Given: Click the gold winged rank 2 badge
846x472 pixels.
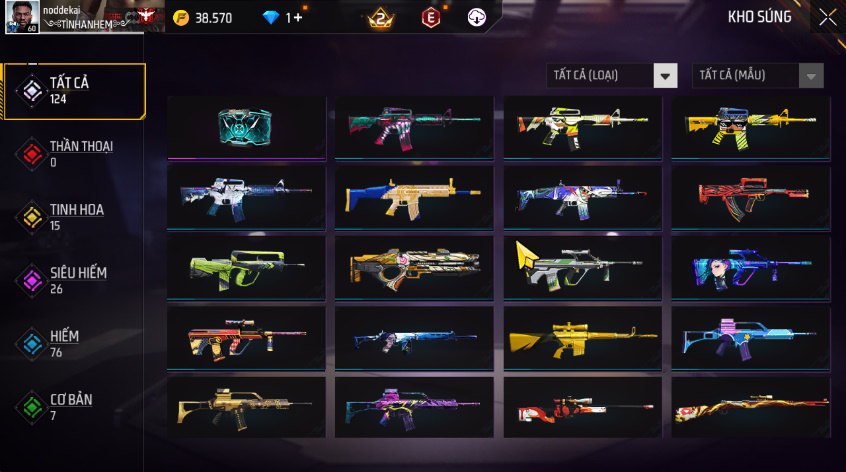Looking at the screenshot, I should 381,17.
